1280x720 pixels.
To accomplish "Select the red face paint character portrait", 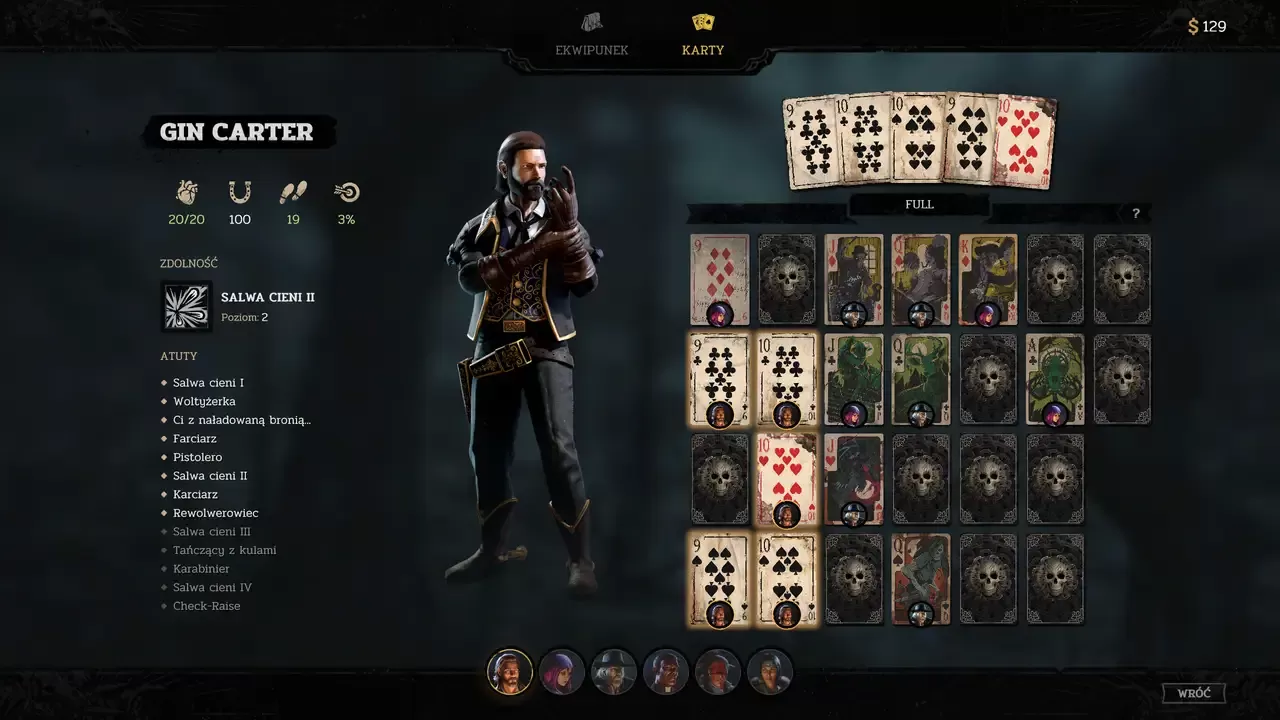I will [718, 672].
